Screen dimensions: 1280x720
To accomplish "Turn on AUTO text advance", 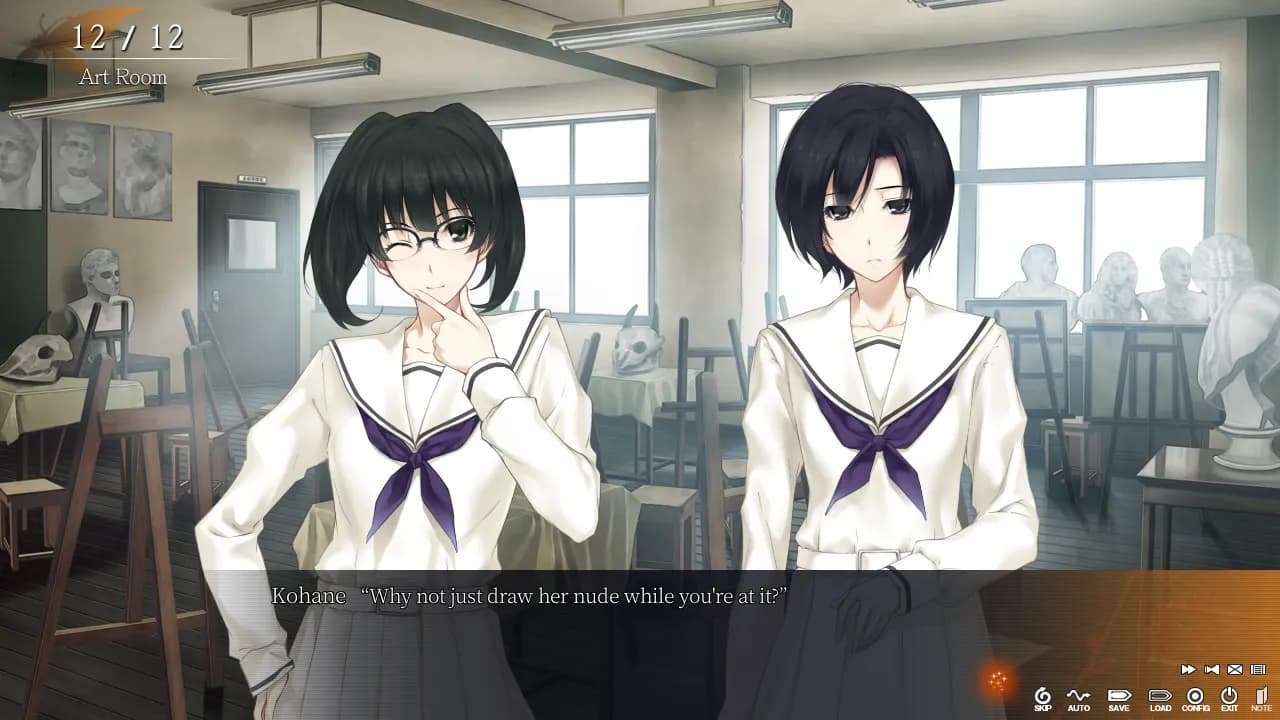I will pyautogui.click(x=1078, y=698).
